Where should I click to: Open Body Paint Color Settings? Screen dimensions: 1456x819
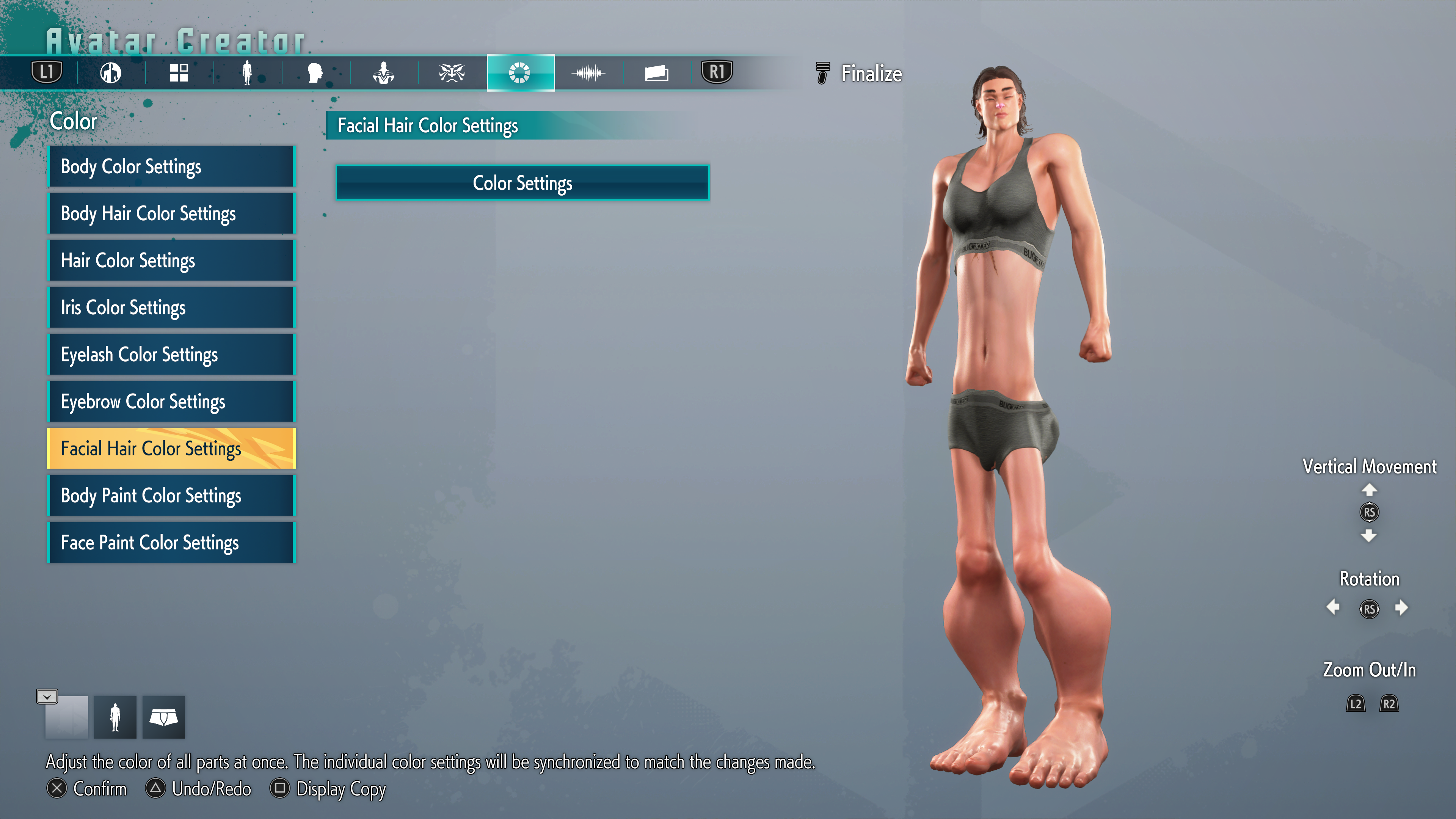pyautogui.click(x=171, y=495)
